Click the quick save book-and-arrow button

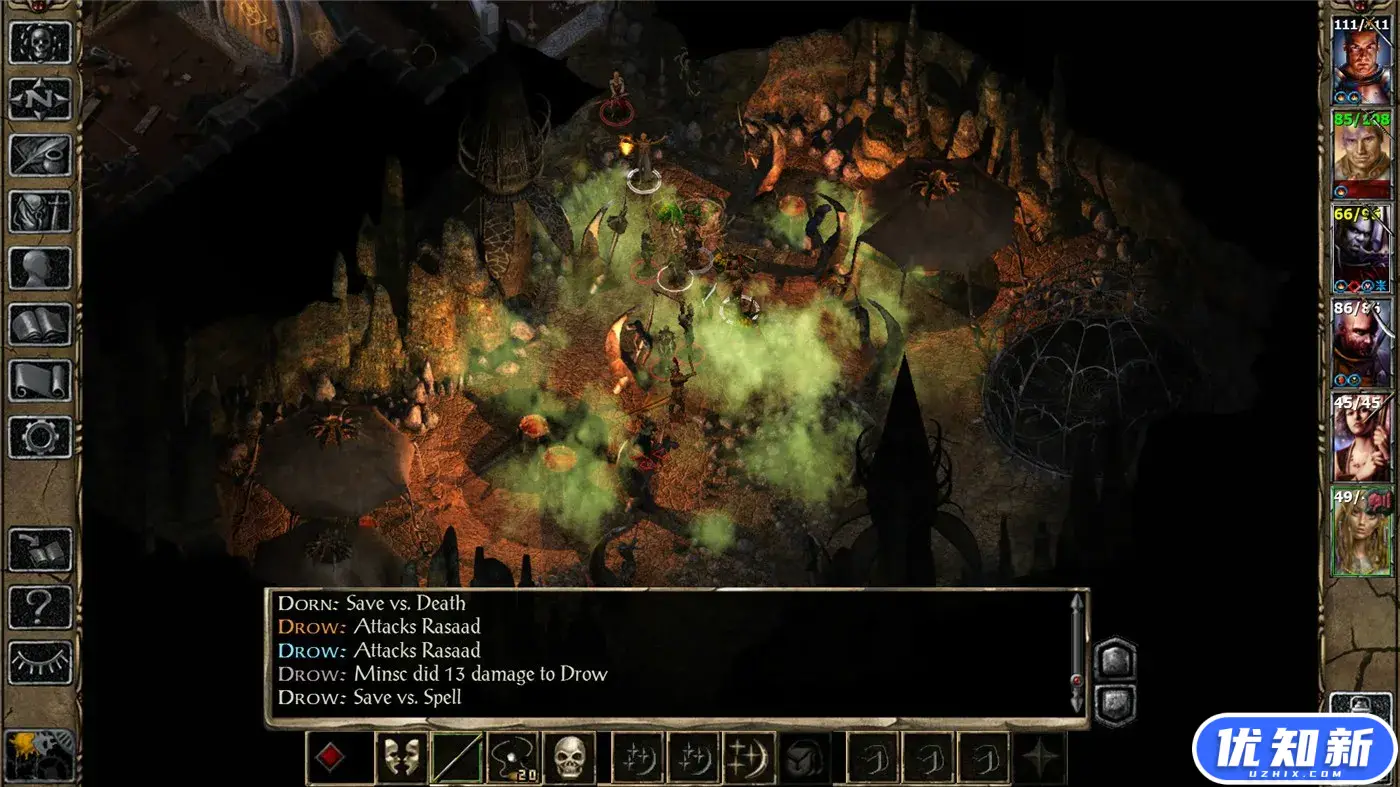coord(40,550)
